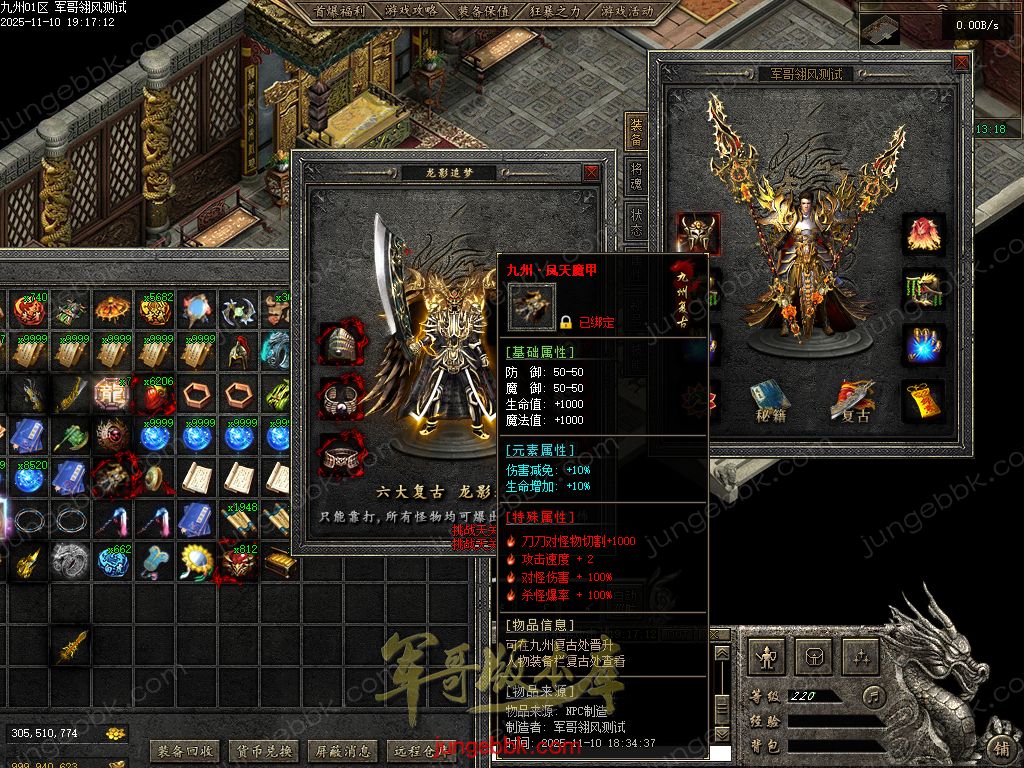Select the yellow talisman equipment slot
Viewport: 1024px width, 768px height.
(x=923, y=400)
